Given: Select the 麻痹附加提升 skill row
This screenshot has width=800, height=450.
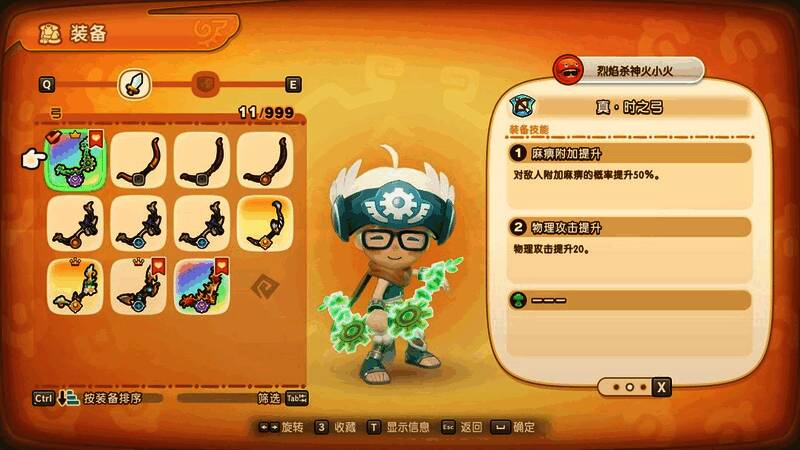Looking at the screenshot, I should pyautogui.click(x=630, y=154).
